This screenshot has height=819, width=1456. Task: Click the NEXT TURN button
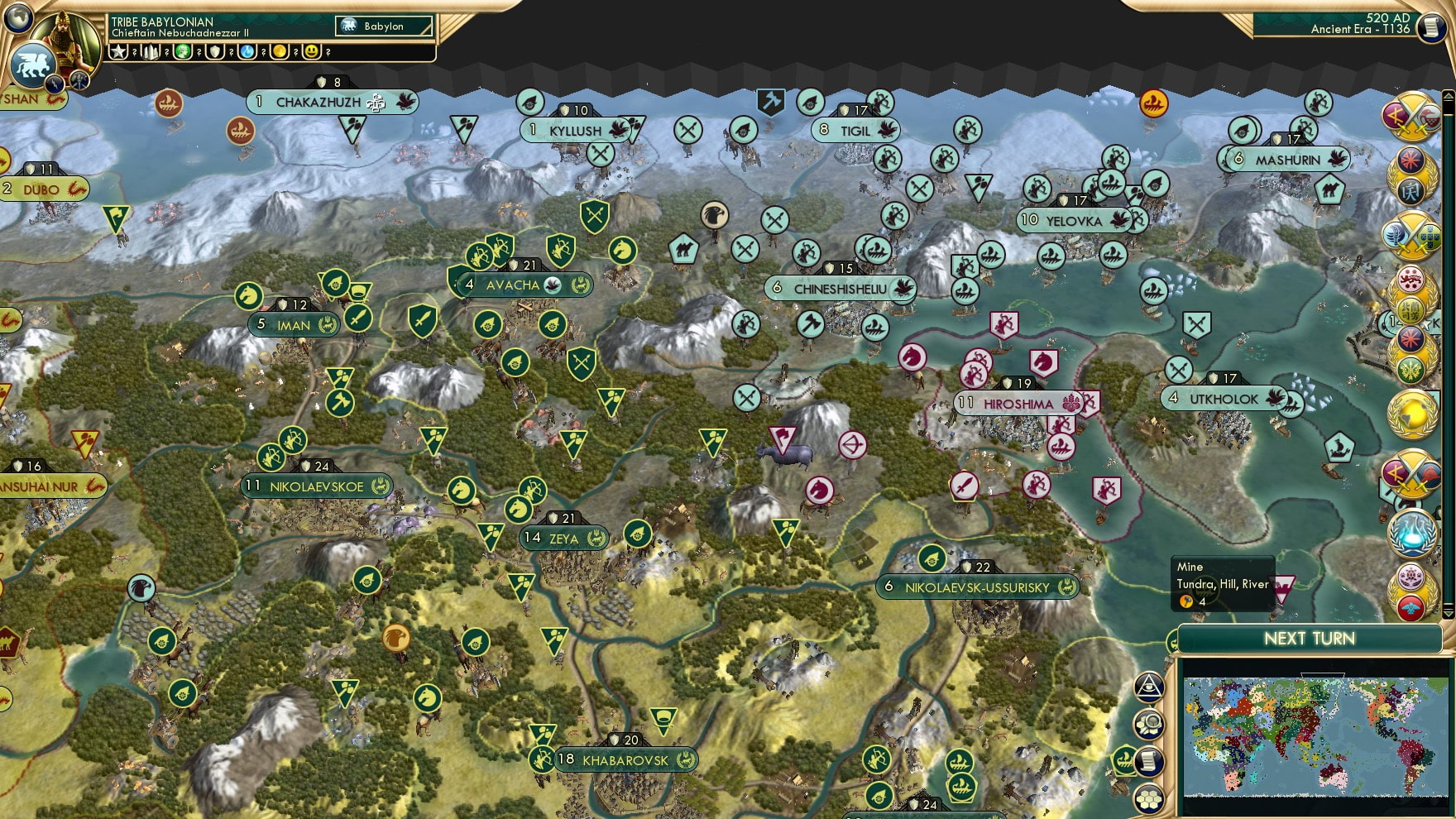pos(1310,639)
